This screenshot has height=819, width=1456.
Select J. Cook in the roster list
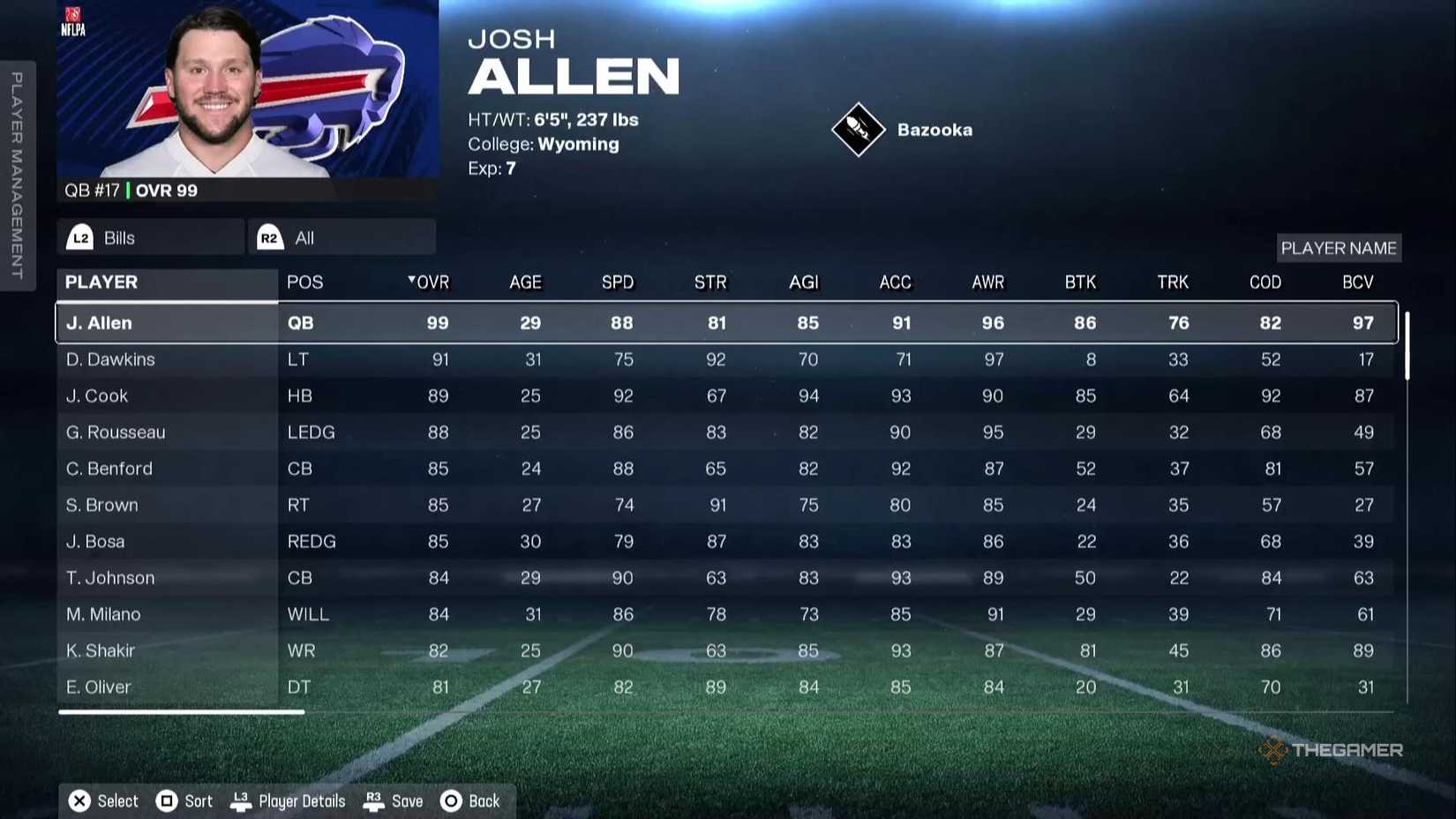(x=97, y=395)
